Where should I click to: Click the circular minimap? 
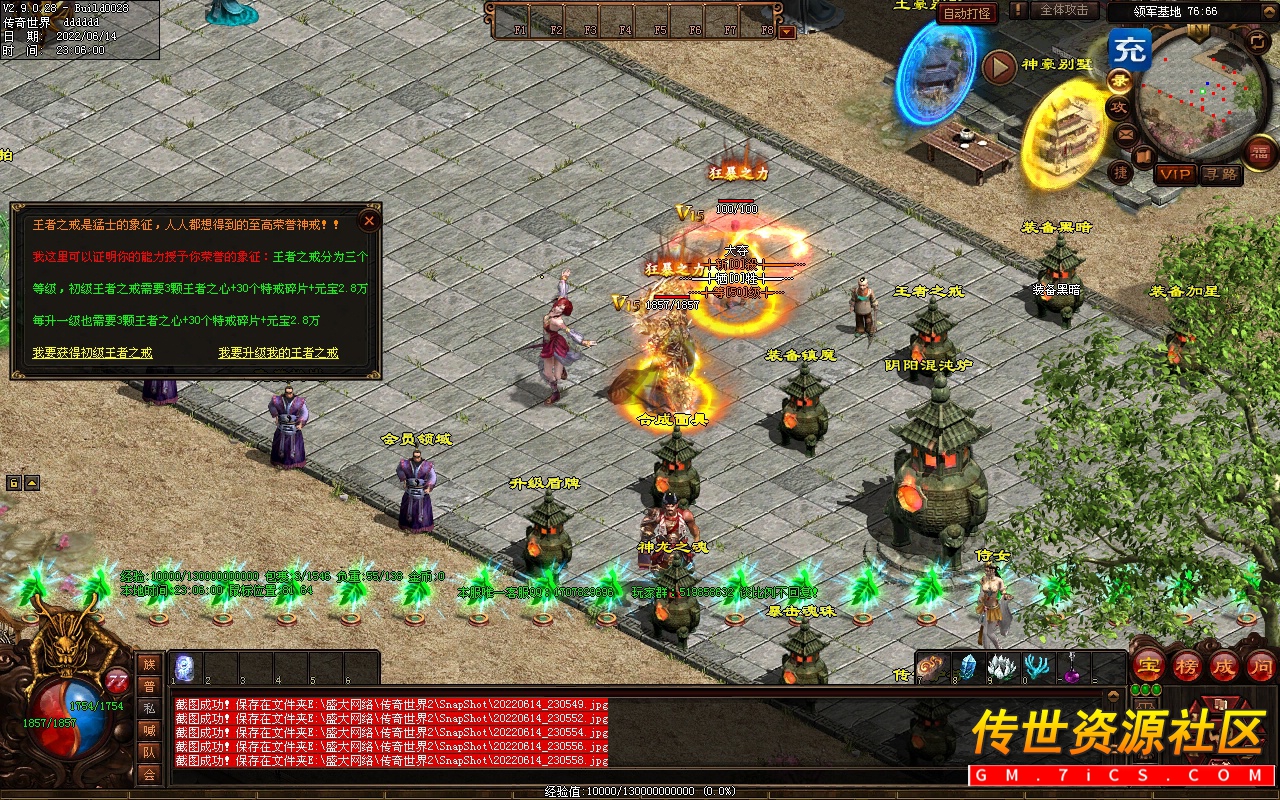click(1200, 95)
